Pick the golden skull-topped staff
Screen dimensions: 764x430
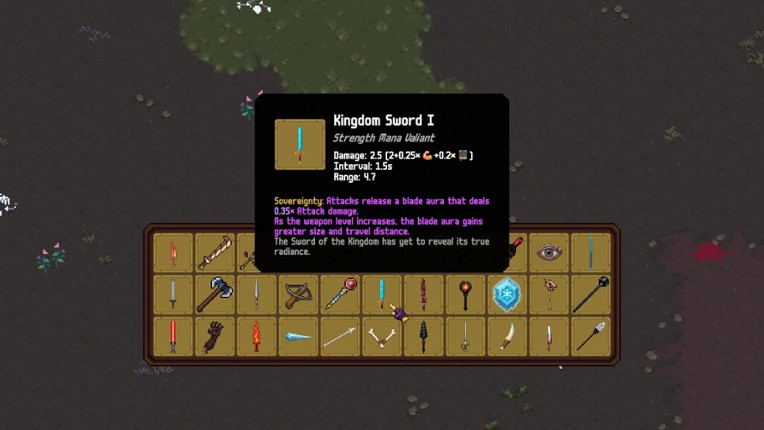coord(548,295)
